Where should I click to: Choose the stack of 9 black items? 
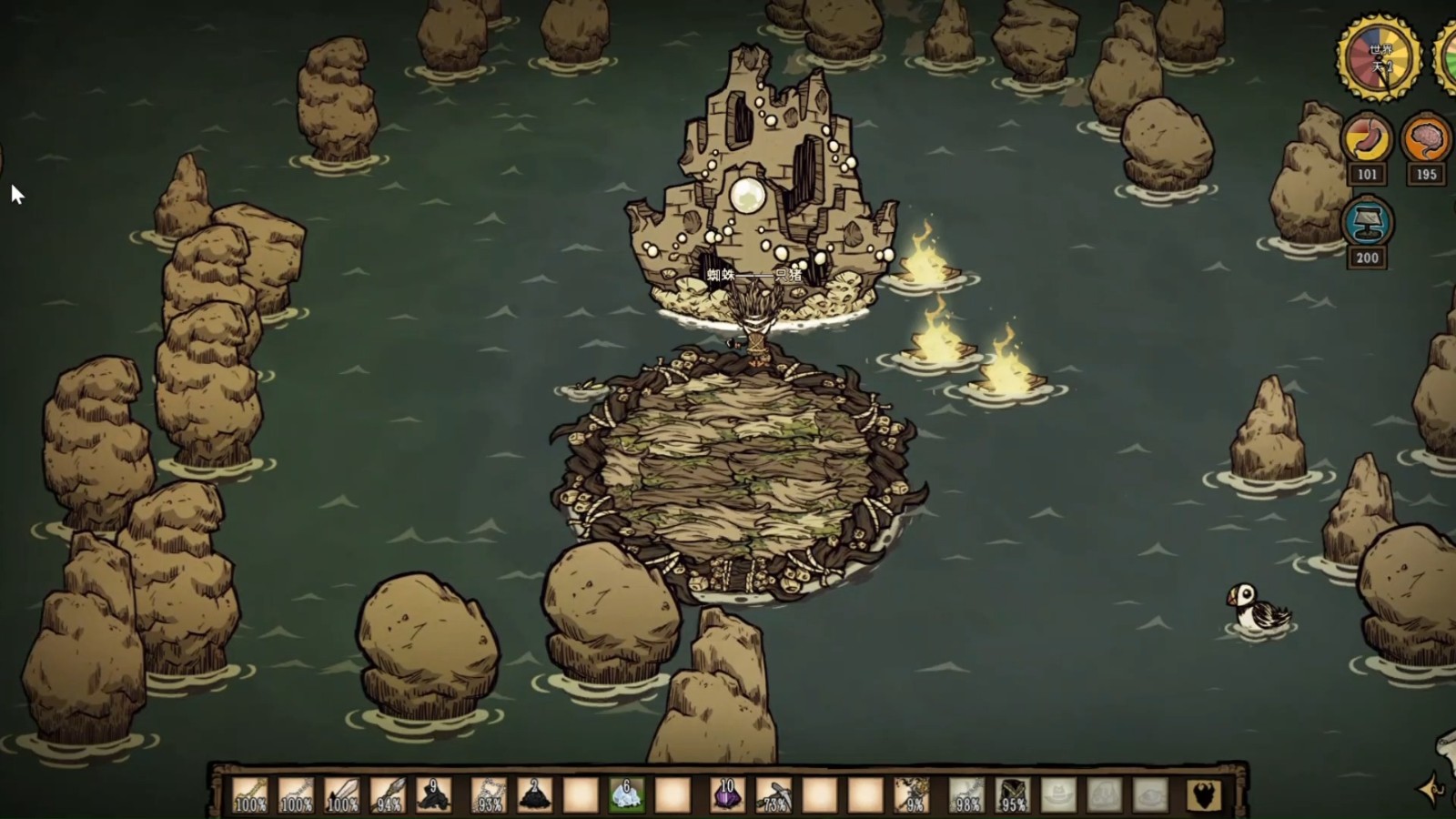(433, 794)
